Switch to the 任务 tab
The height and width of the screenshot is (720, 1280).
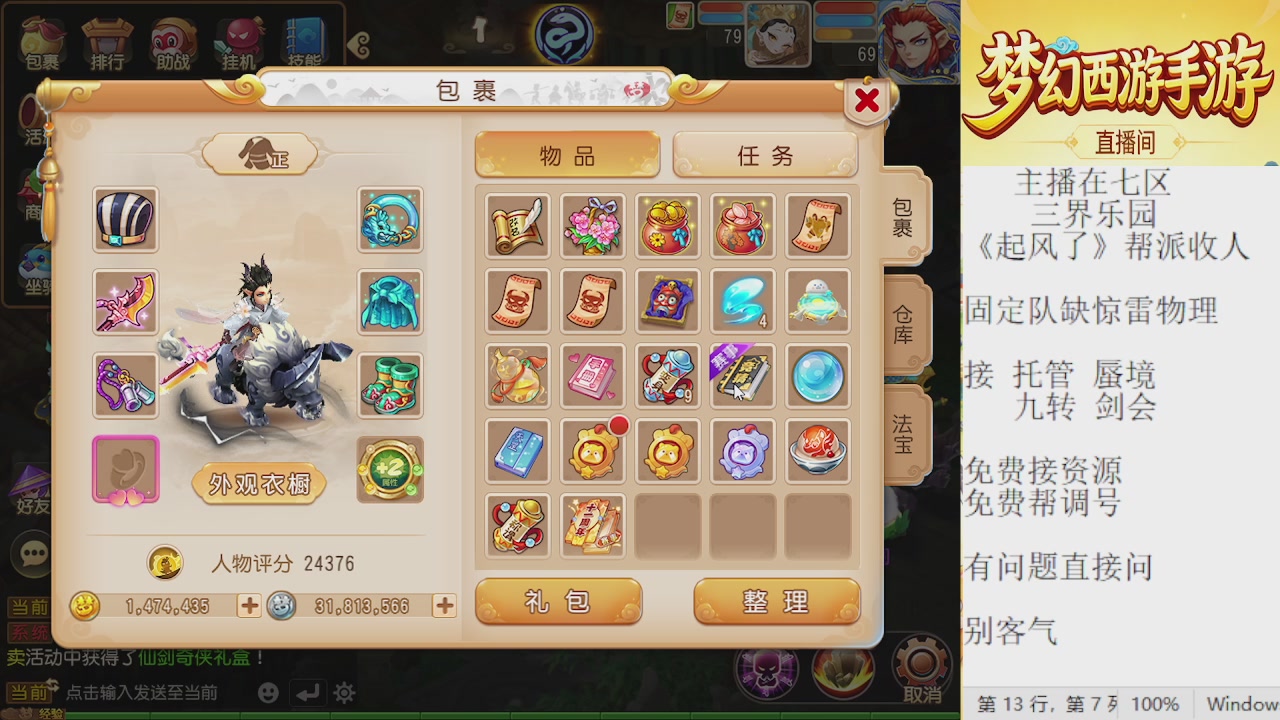pyautogui.click(x=765, y=156)
